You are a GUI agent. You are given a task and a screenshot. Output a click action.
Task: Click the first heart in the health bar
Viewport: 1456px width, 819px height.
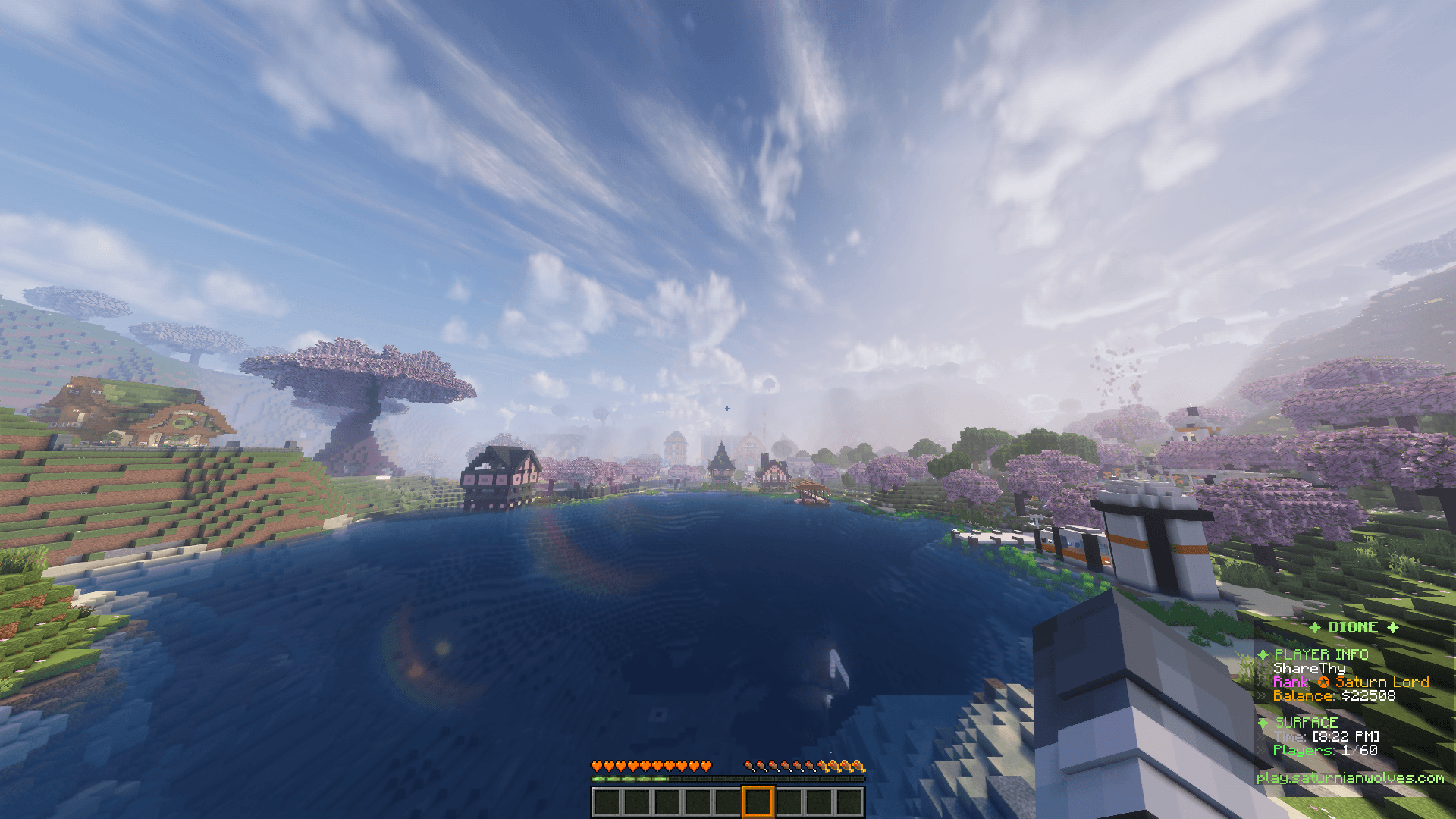[x=598, y=766]
